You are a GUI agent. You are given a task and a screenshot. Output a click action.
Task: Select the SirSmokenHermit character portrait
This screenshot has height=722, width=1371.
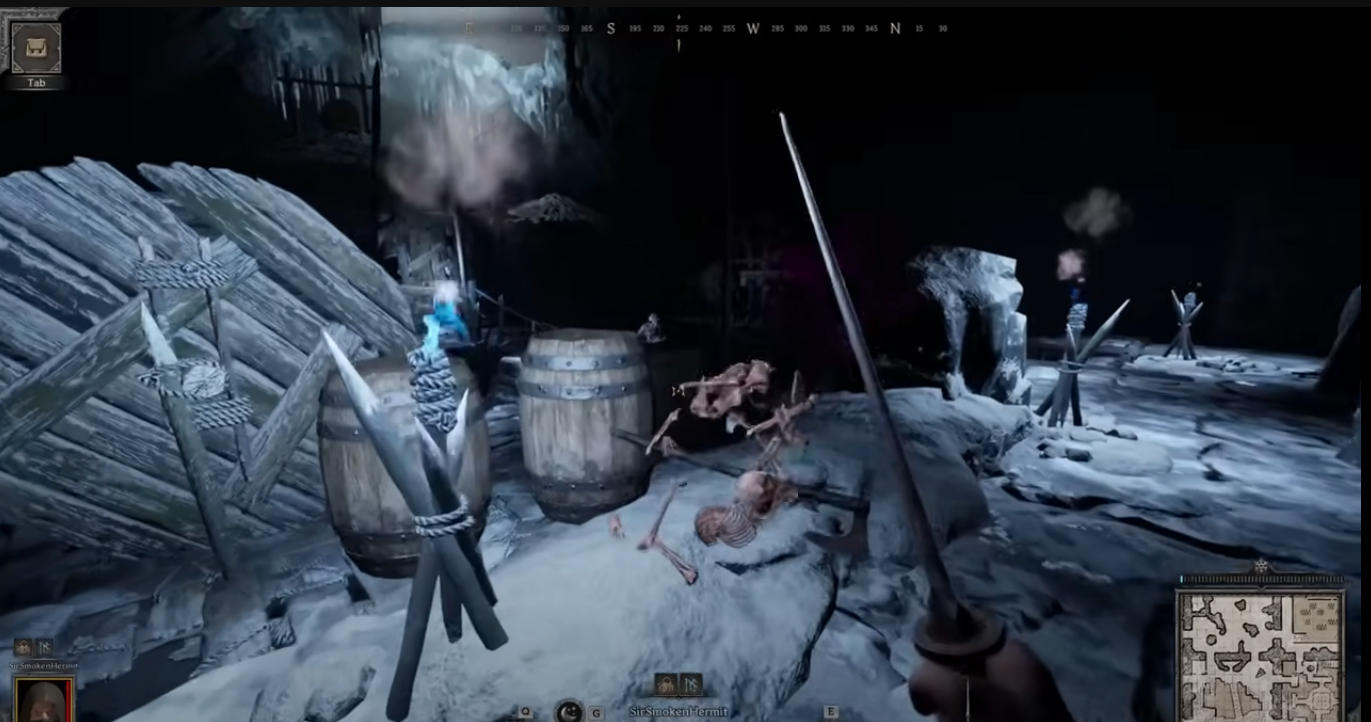pyautogui.click(x=44, y=699)
